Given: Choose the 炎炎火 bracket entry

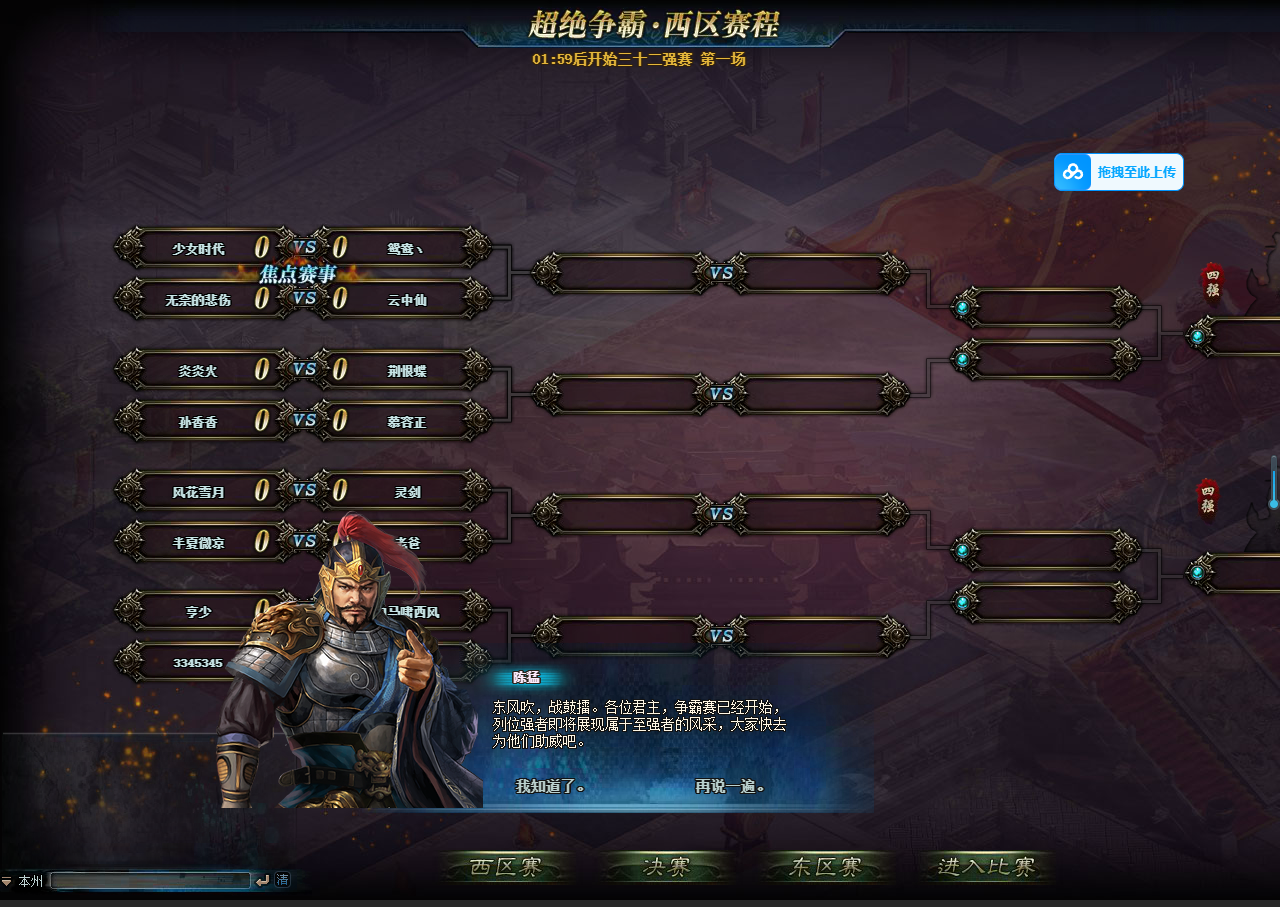Looking at the screenshot, I should coord(198,371).
